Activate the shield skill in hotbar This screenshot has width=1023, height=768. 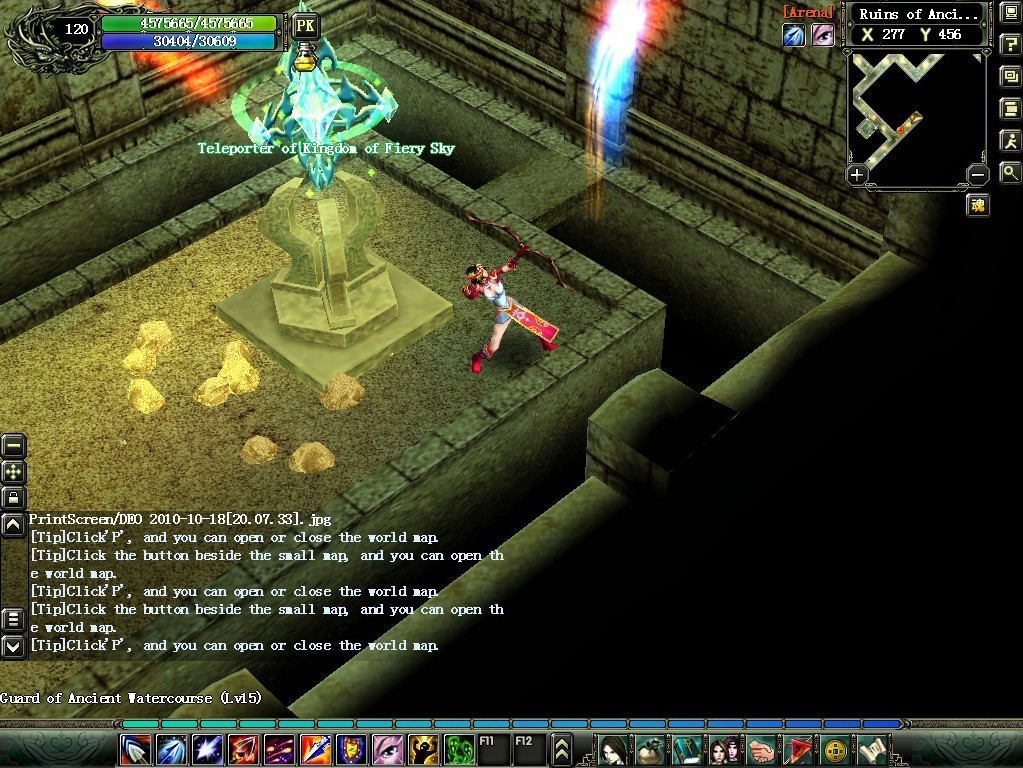(x=351, y=748)
